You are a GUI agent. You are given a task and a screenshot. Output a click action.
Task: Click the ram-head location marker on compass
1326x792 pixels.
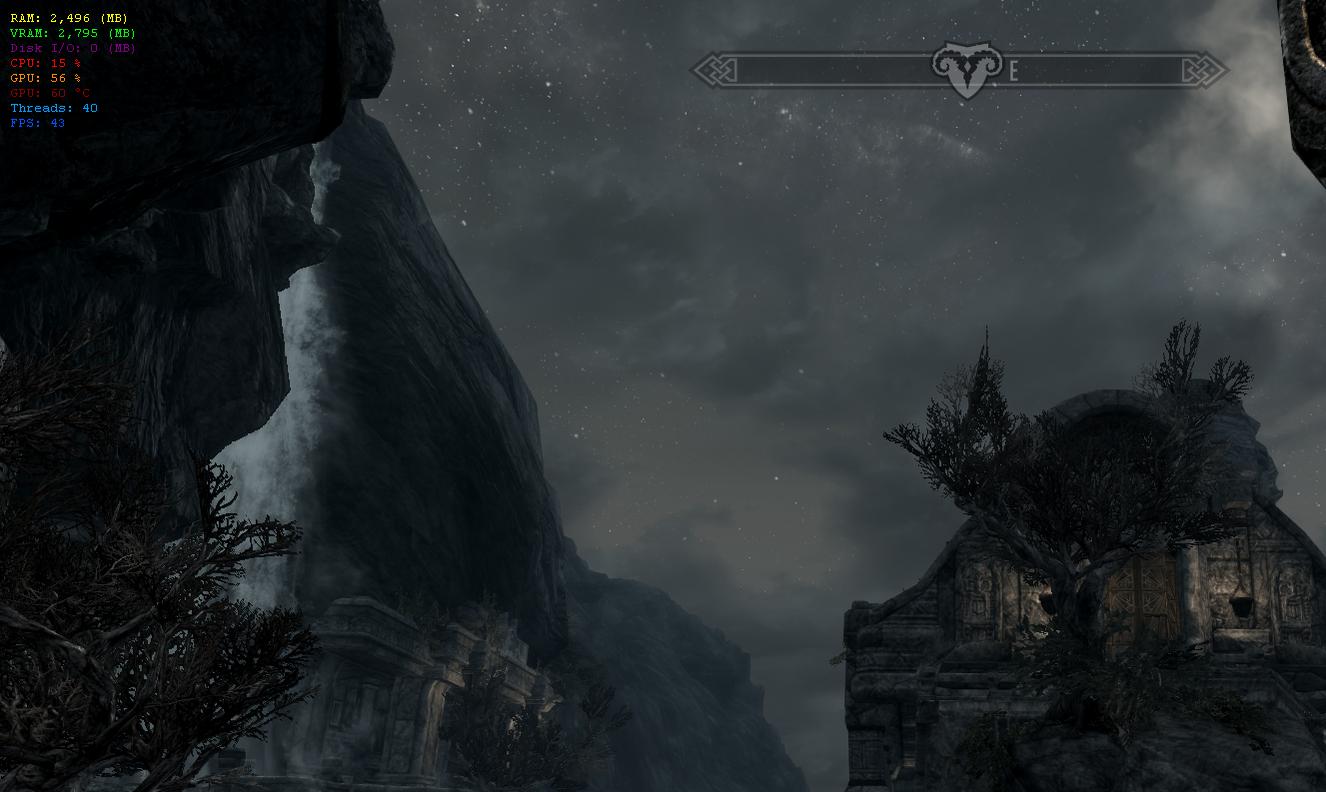(966, 68)
